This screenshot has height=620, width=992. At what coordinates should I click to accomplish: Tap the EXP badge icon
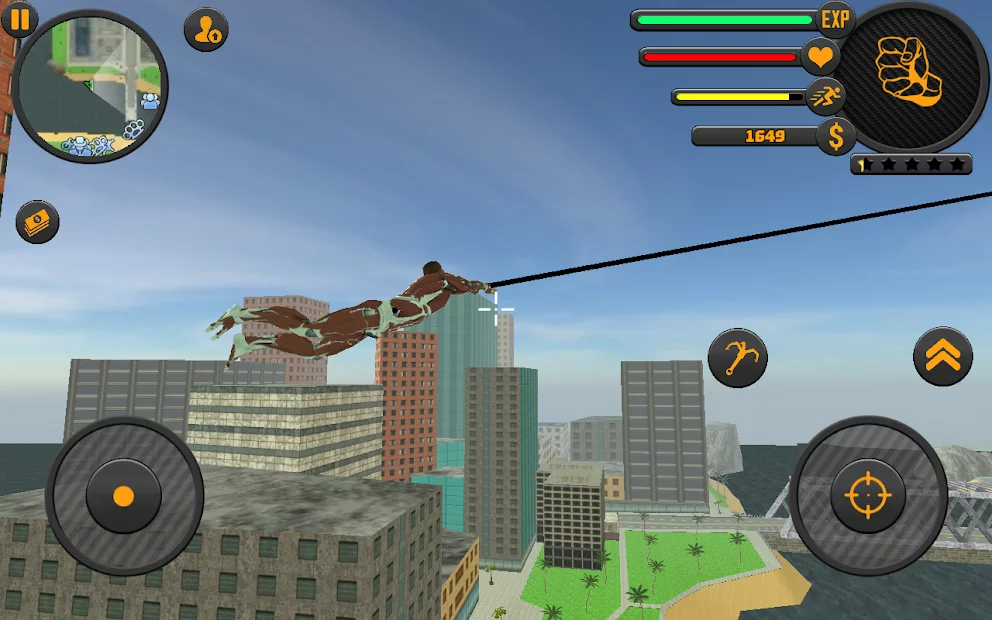coord(835,18)
